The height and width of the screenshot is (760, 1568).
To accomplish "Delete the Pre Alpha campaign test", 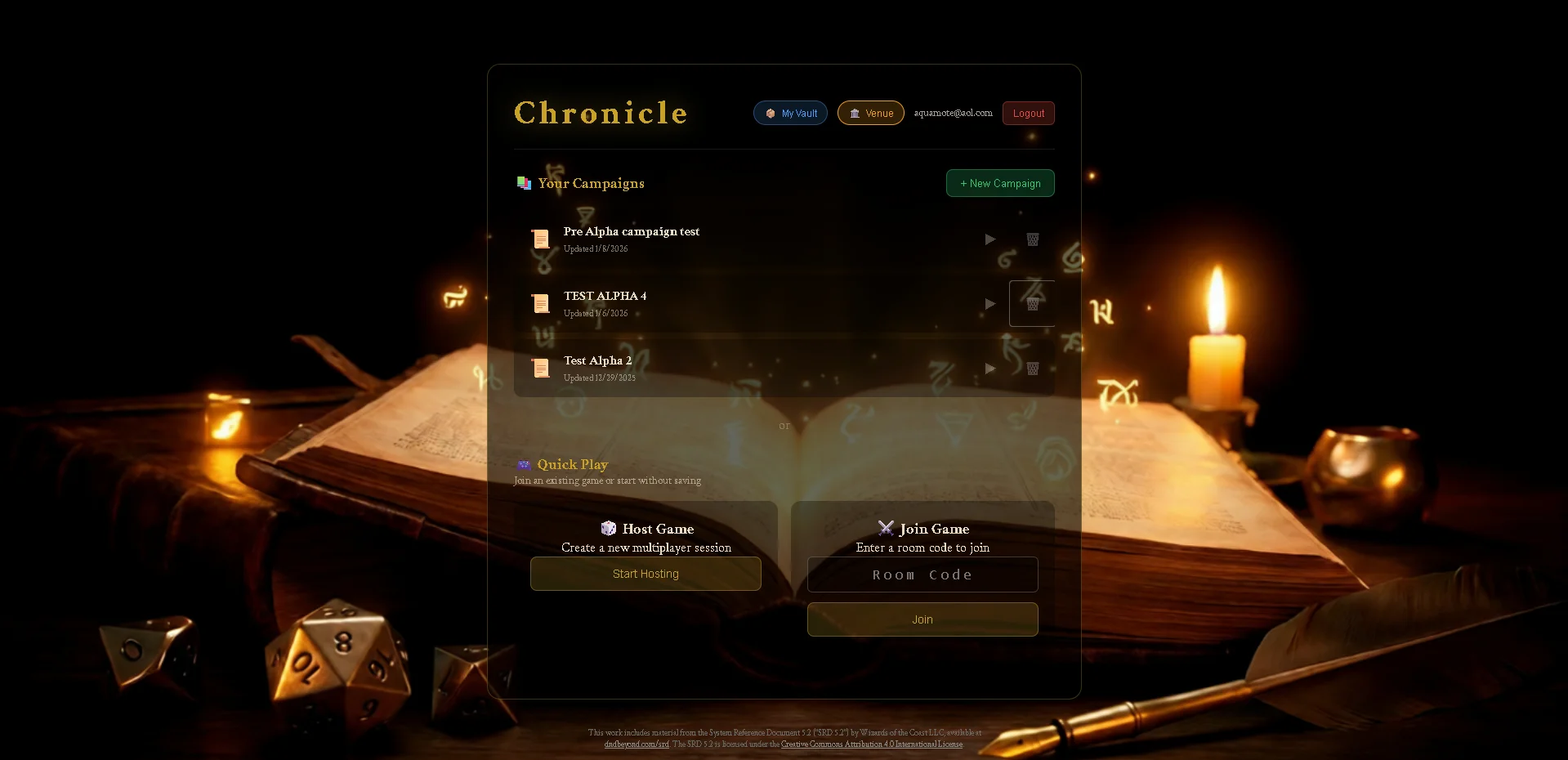I will coord(1032,239).
